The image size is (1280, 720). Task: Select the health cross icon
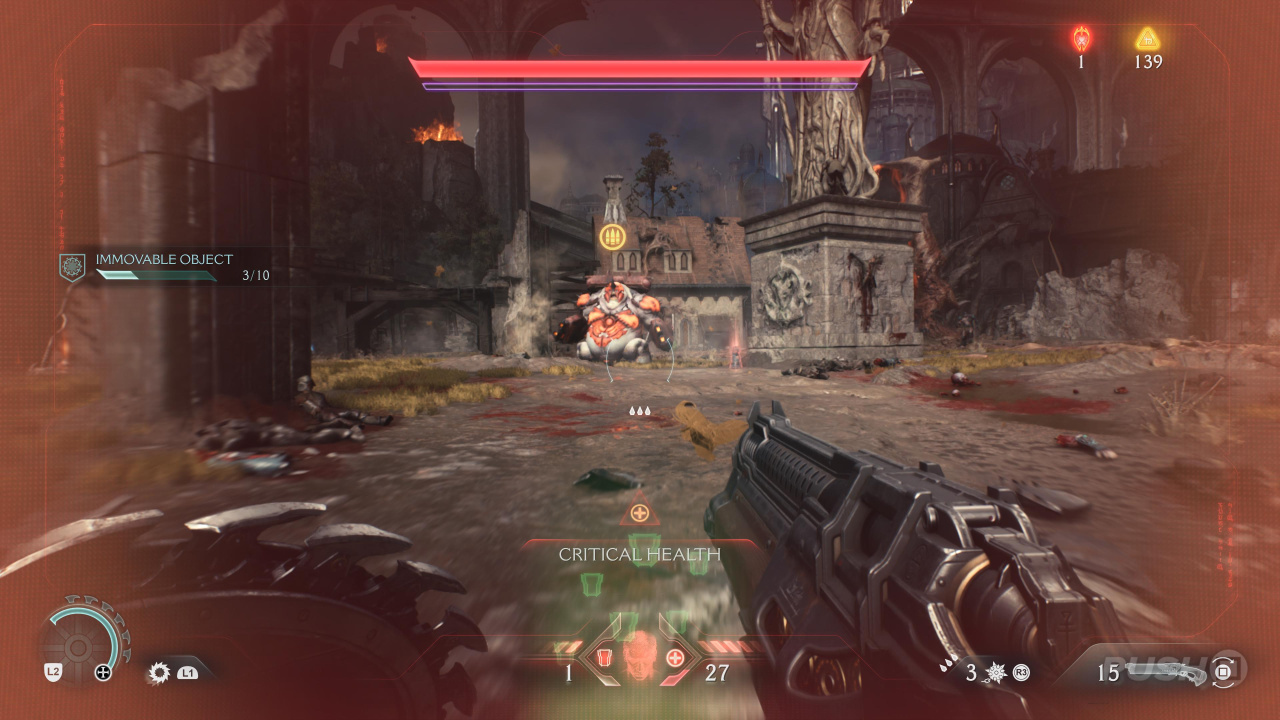click(x=675, y=658)
